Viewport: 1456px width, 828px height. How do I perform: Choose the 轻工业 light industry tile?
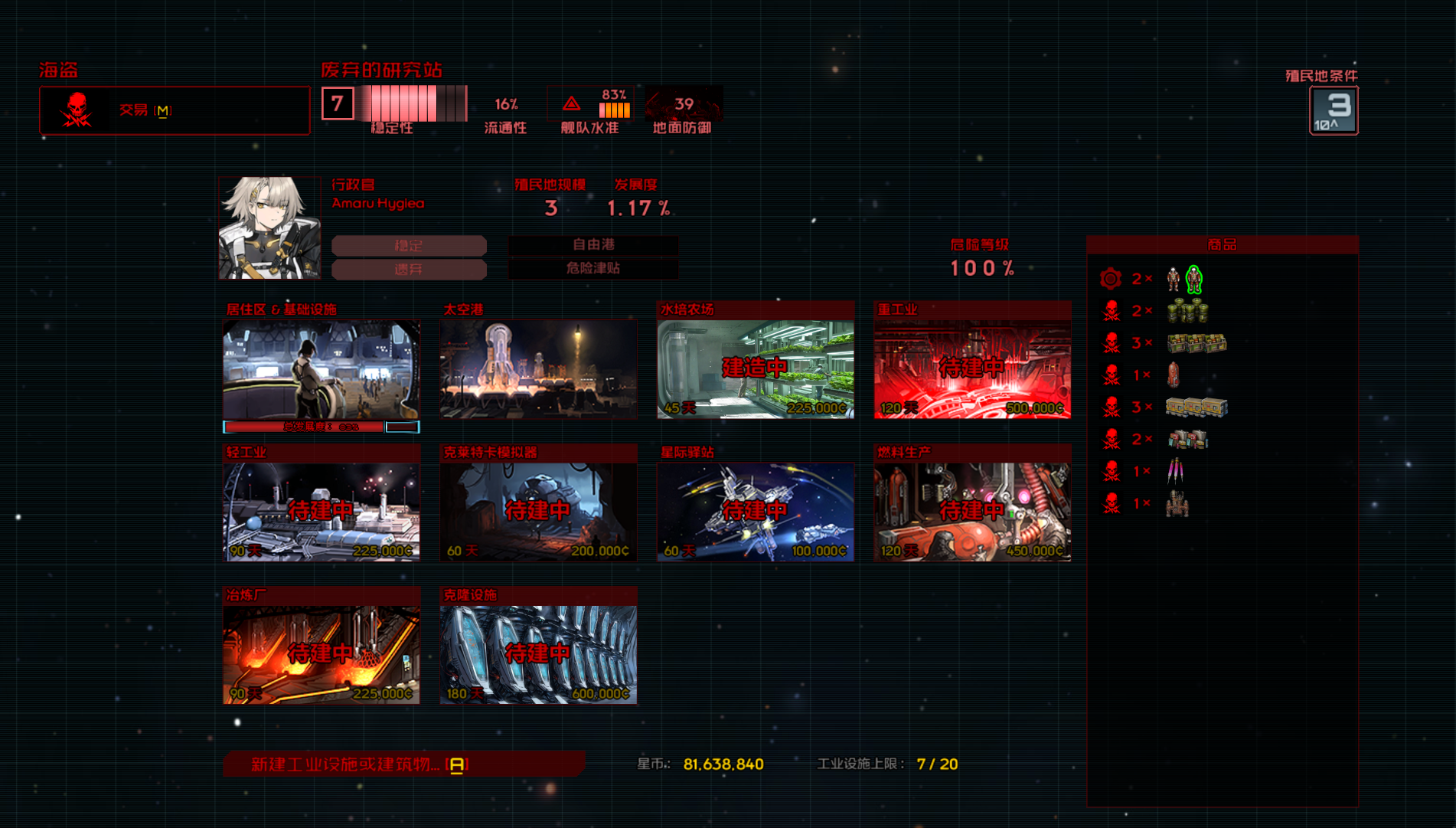point(322,512)
